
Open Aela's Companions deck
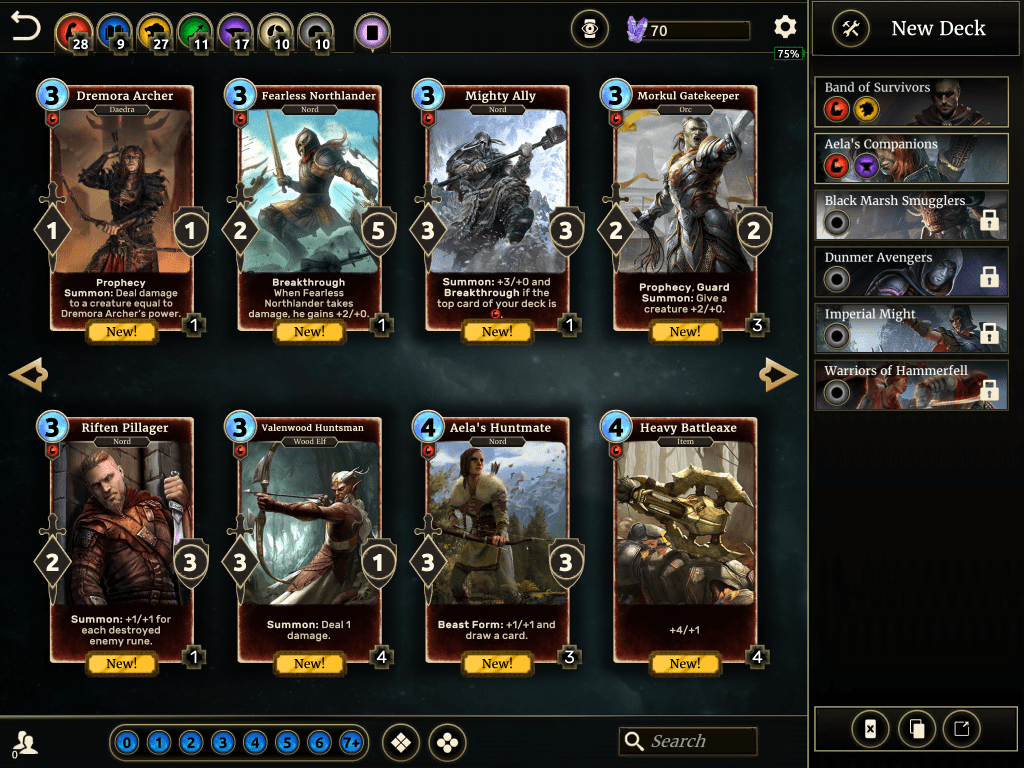(x=910, y=158)
